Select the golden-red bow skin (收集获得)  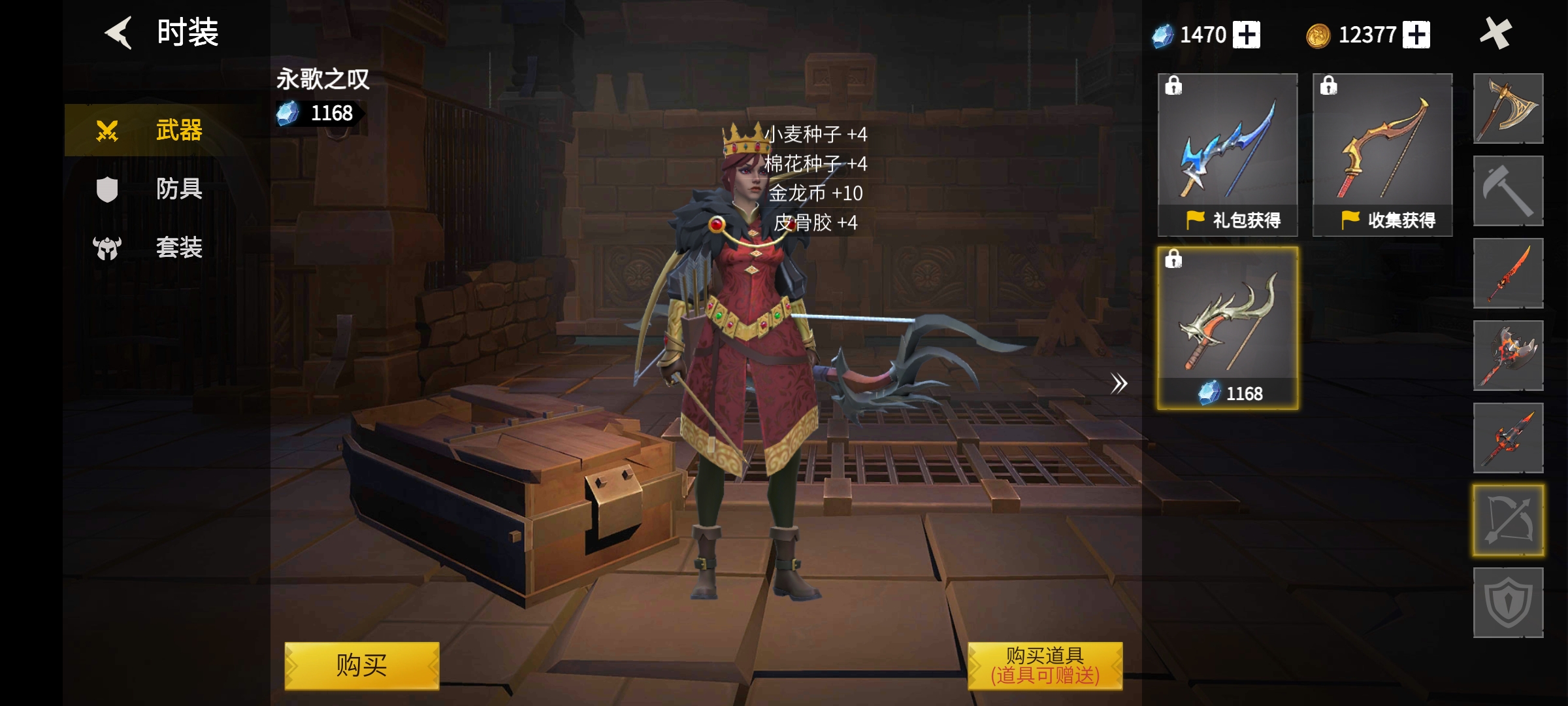[1382, 154]
